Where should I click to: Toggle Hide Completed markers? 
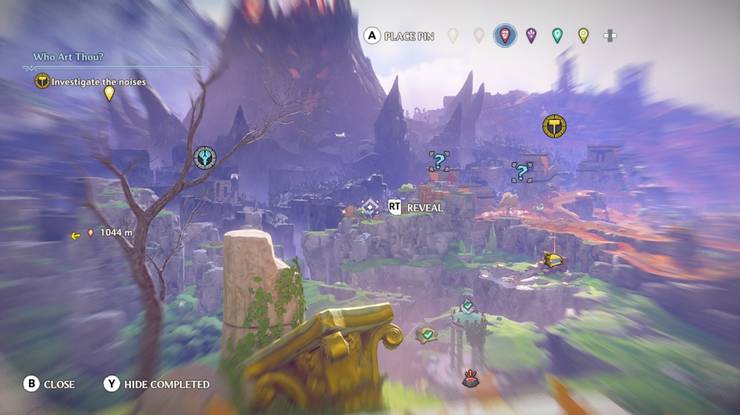click(x=156, y=384)
